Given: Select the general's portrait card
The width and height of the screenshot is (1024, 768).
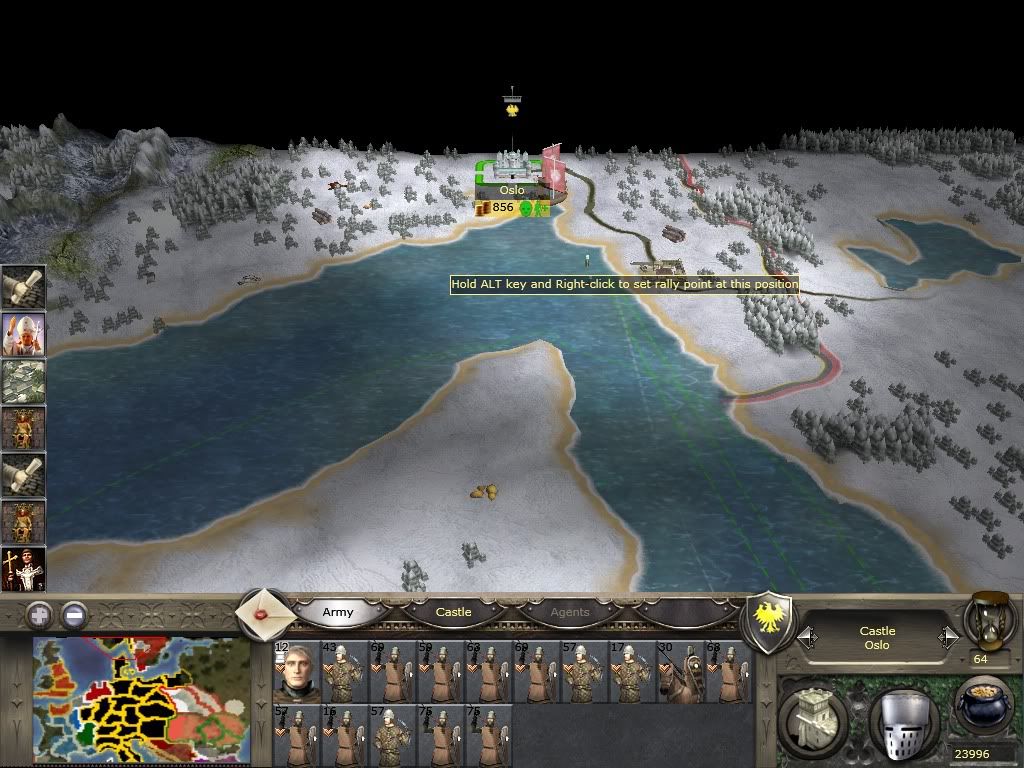Looking at the screenshot, I should tap(297, 672).
